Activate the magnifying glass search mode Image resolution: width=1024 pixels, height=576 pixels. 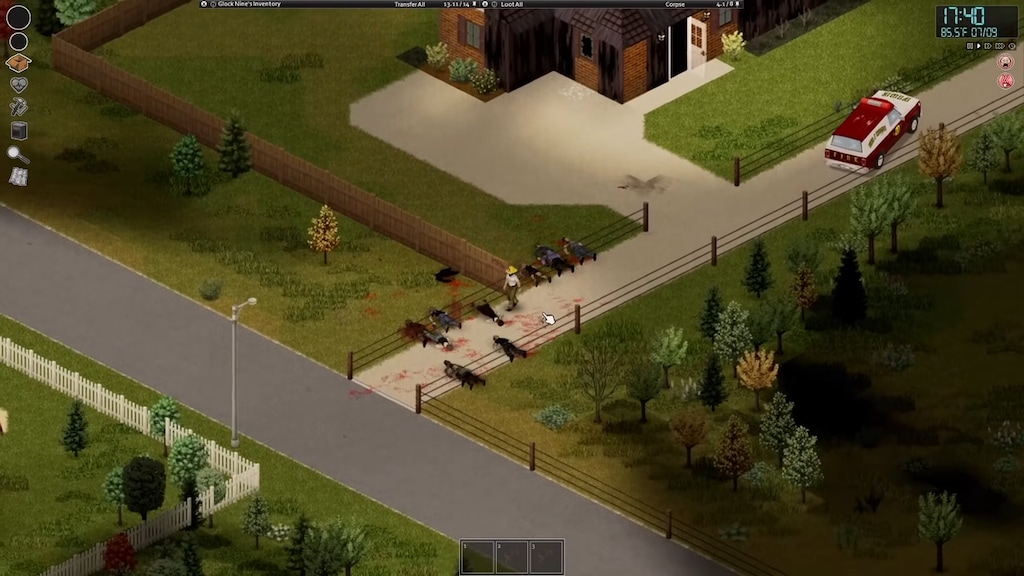(18, 154)
